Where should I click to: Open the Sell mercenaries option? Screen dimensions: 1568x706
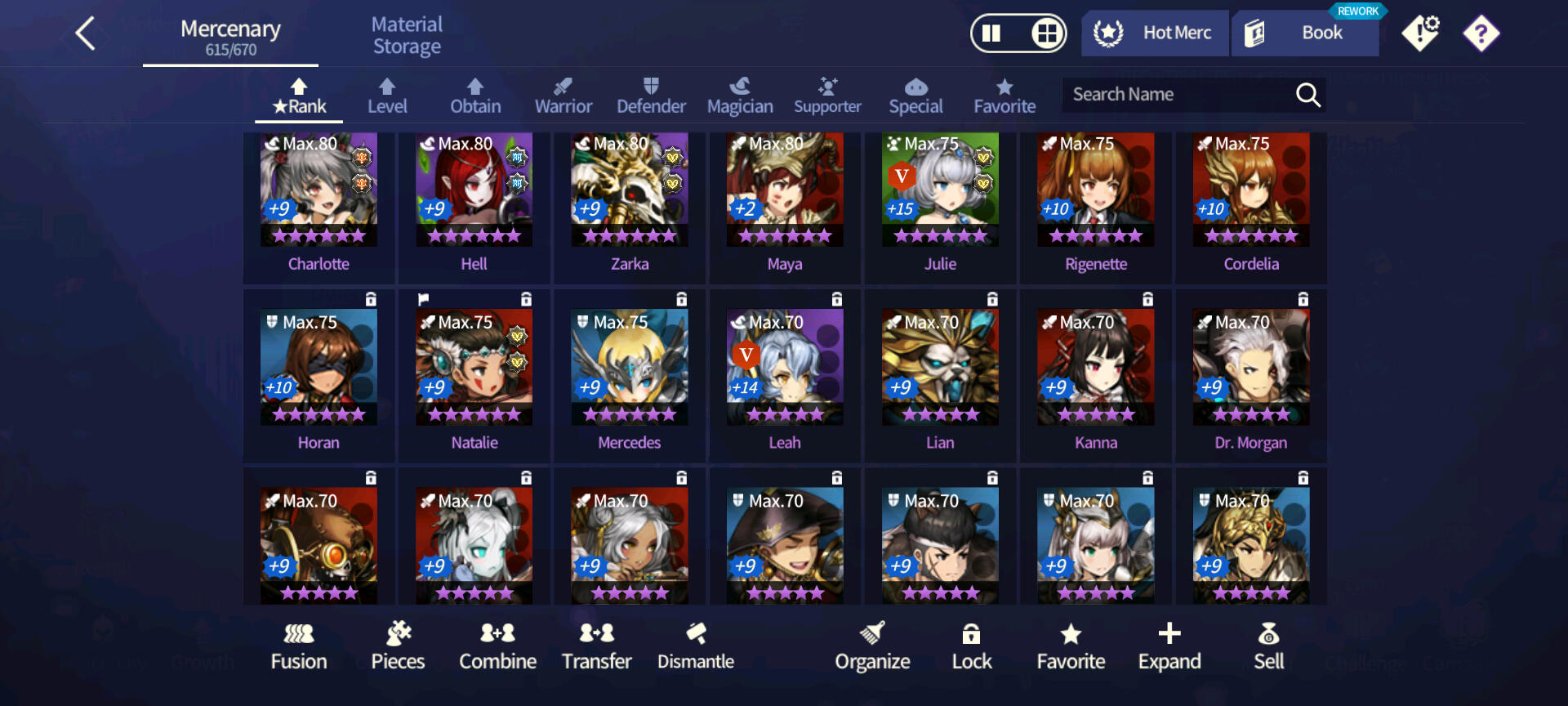pos(1268,646)
